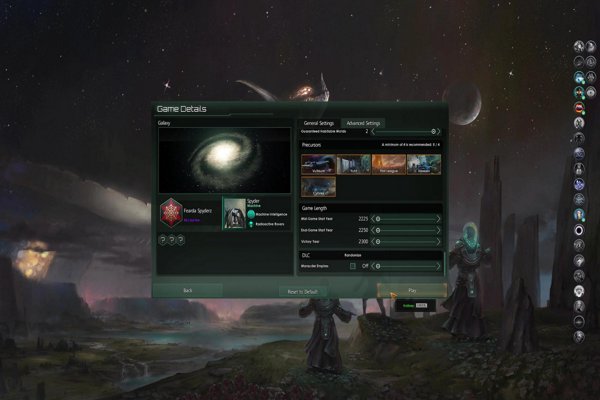
Task: Open the Spyder species portrait
Action: [233, 213]
